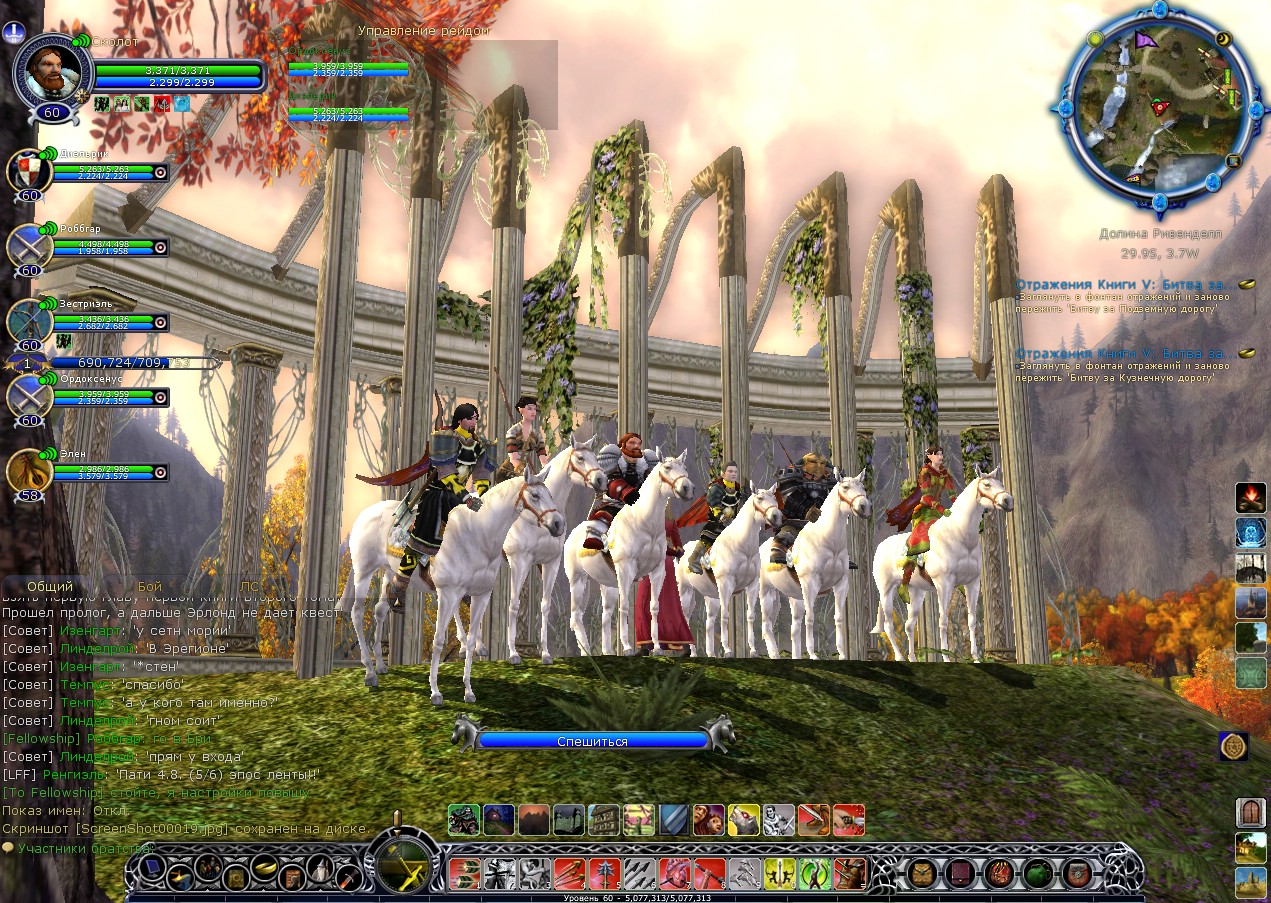Viewport: 1271px width, 903px height.
Task: Select fellowship member Элен's portrait
Action: pyautogui.click(x=30, y=472)
